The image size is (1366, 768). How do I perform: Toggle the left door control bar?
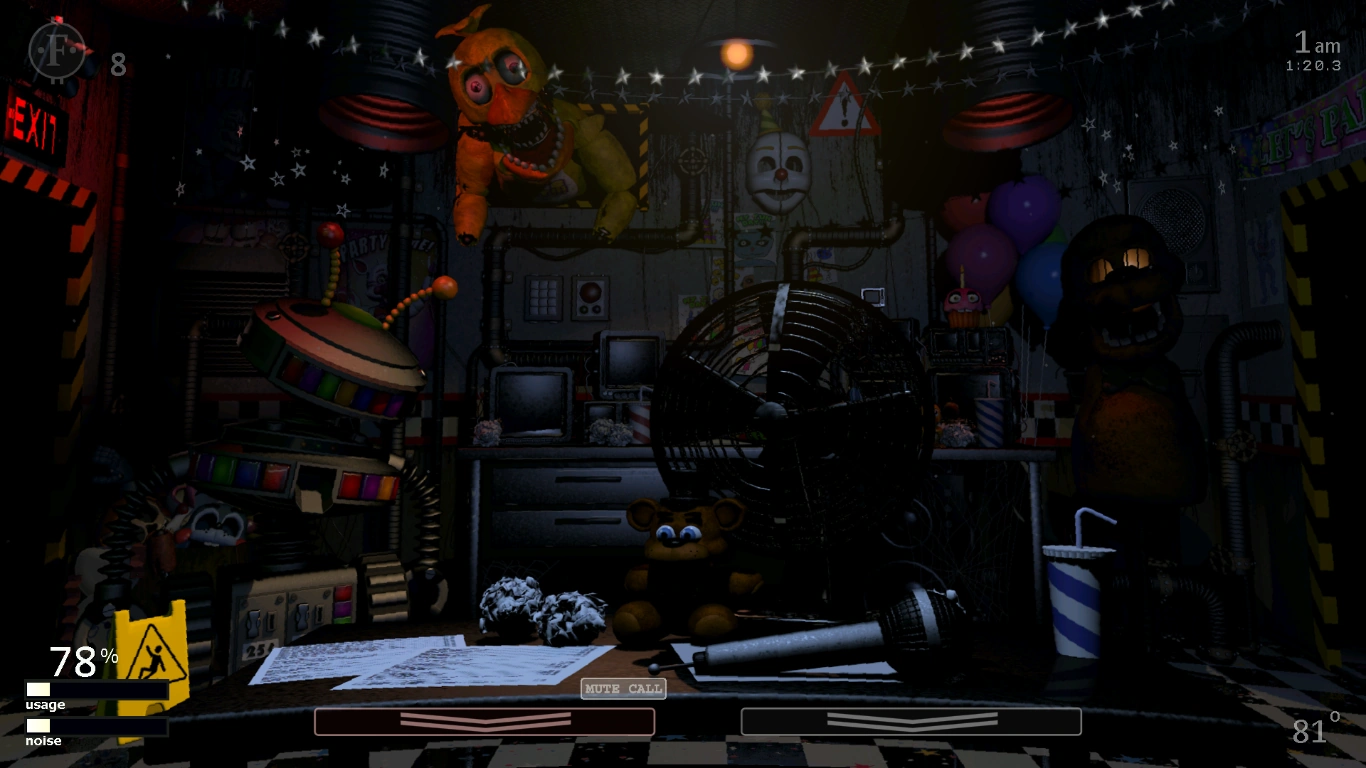[x=483, y=721]
